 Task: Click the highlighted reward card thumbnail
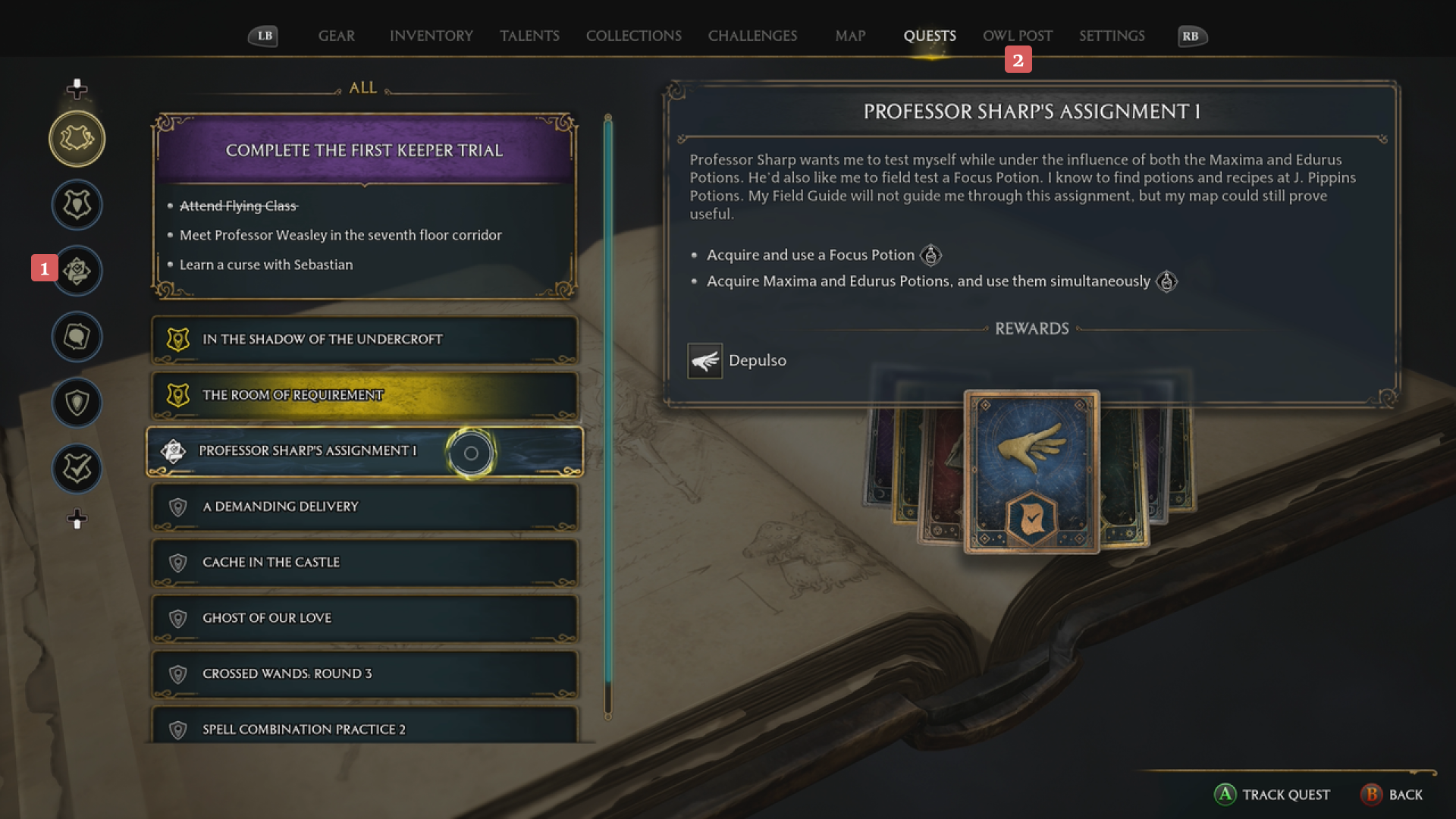tap(1031, 472)
